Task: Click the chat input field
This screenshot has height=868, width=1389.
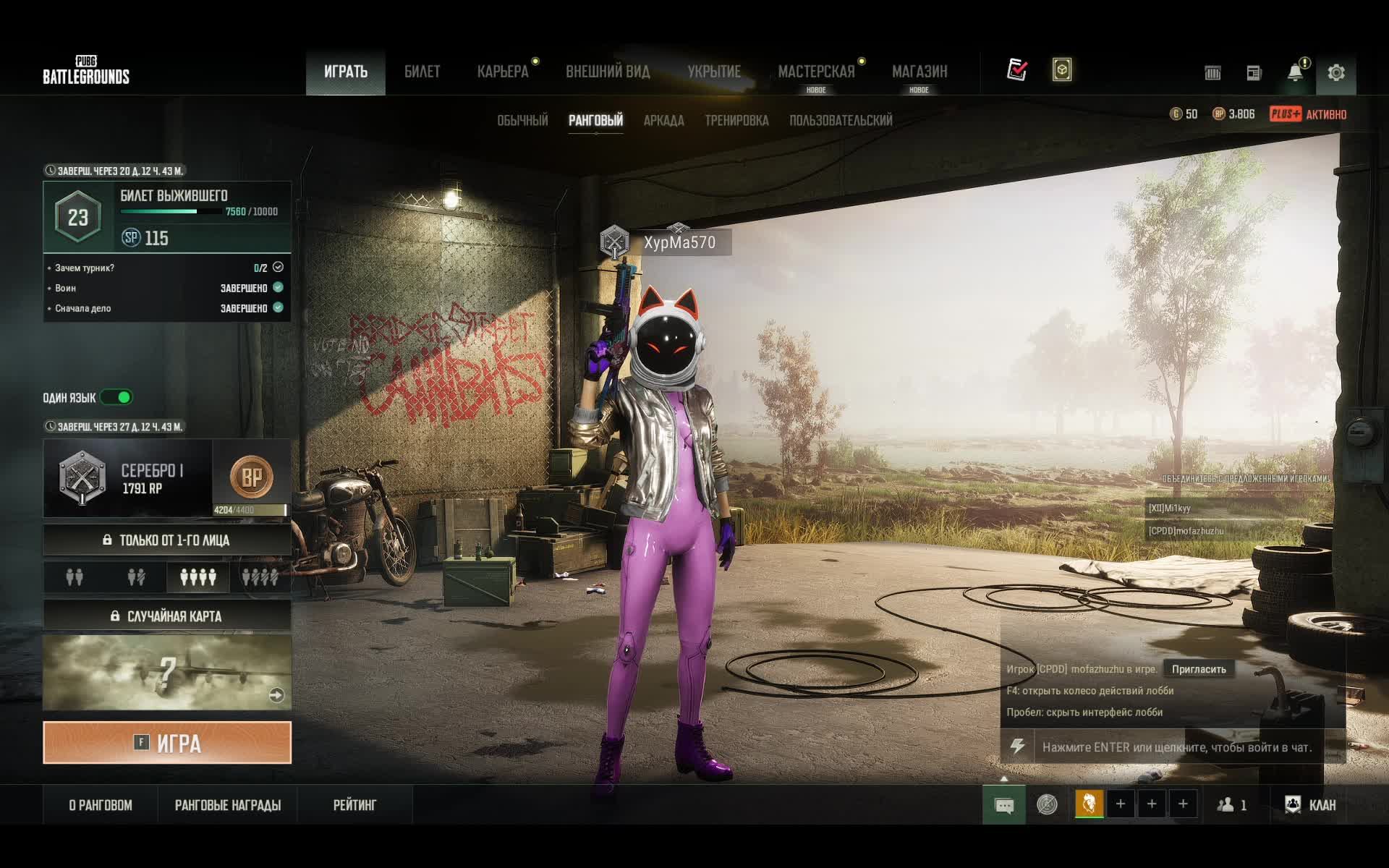Action: coord(1176,747)
